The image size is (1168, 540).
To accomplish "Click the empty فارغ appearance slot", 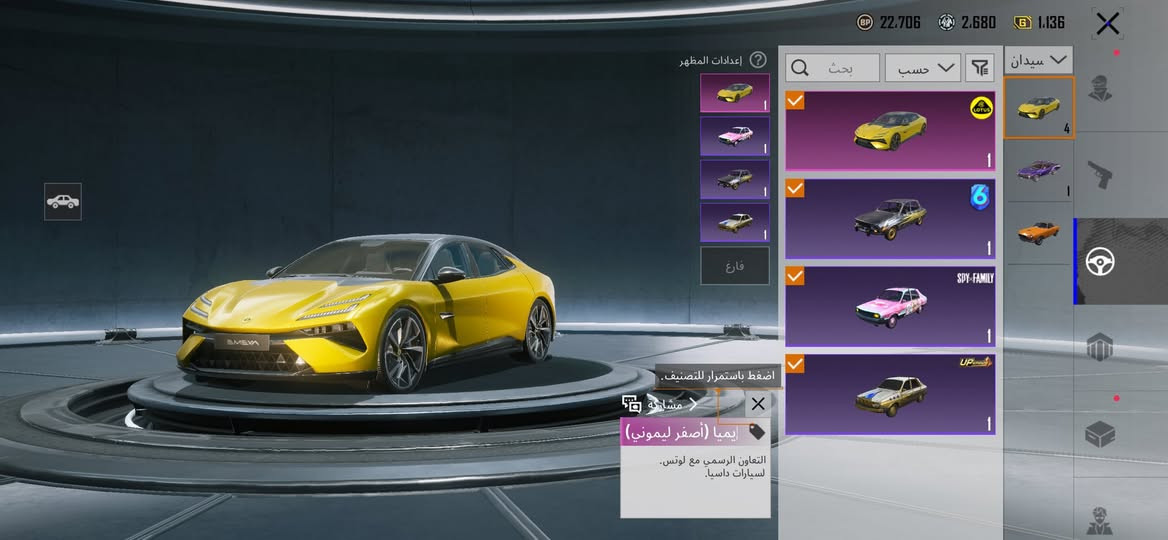I will coord(735,266).
